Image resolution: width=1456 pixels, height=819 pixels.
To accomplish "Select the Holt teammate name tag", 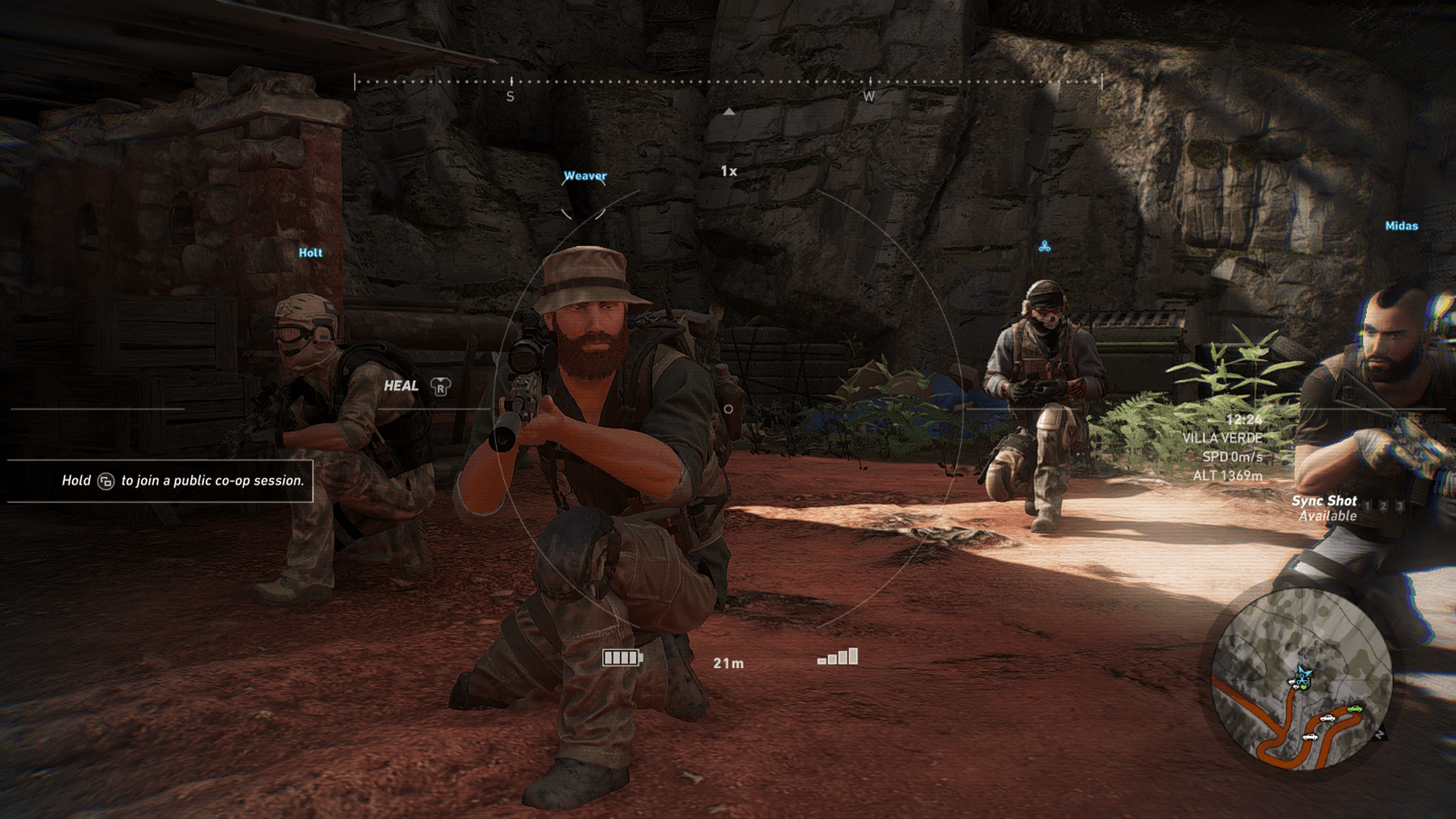I will pyautogui.click(x=310, y=253).
